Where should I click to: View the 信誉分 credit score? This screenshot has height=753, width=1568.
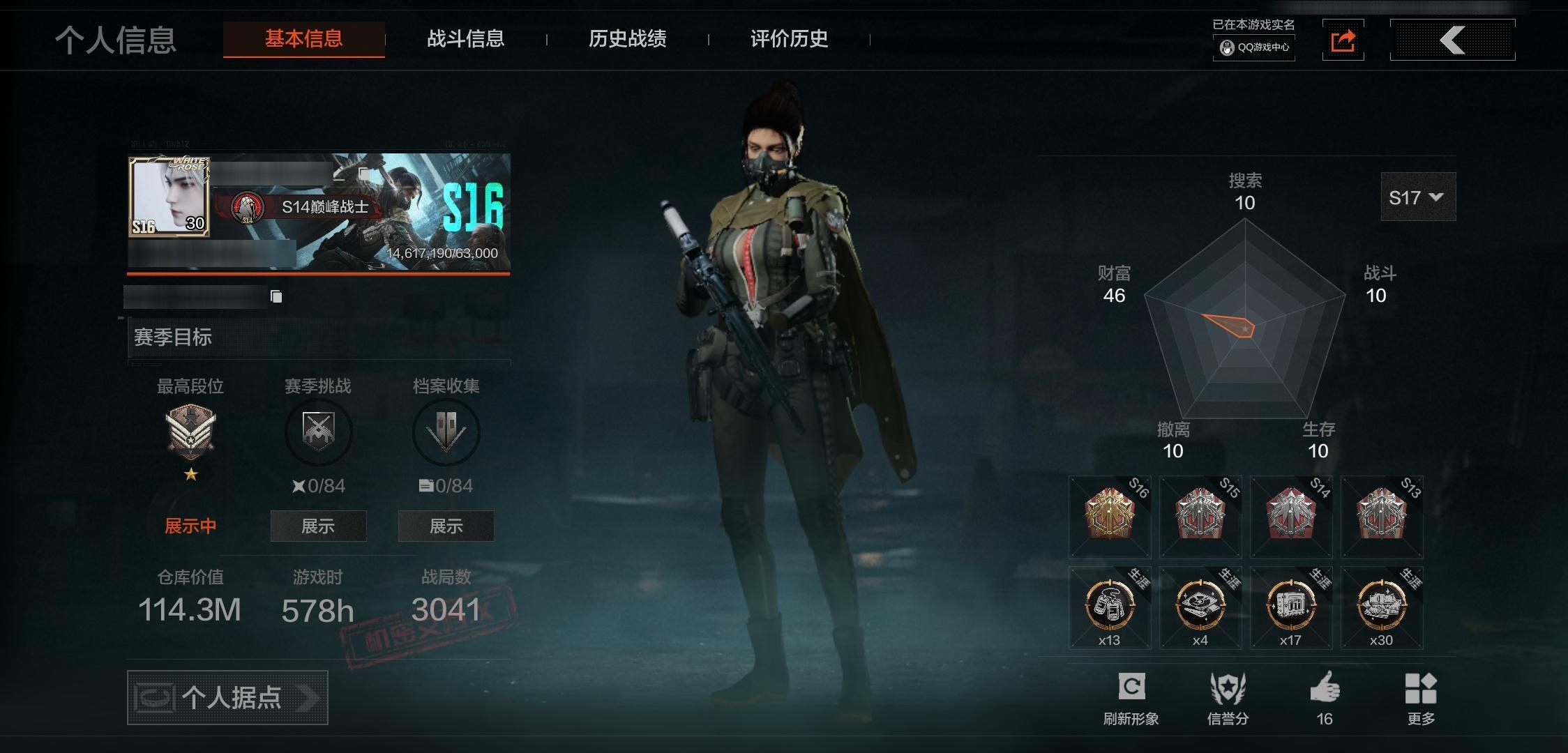(1228, 697)
